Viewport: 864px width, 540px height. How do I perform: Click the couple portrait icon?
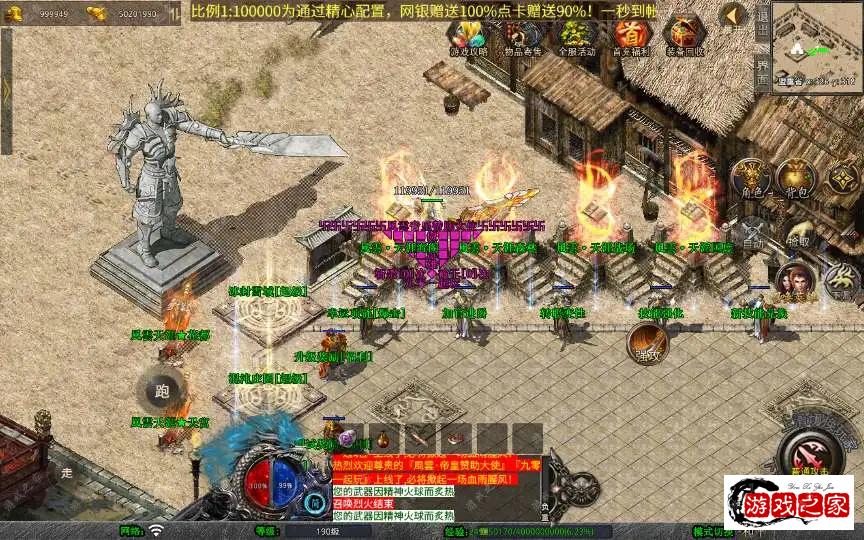[x=795, y=281]
